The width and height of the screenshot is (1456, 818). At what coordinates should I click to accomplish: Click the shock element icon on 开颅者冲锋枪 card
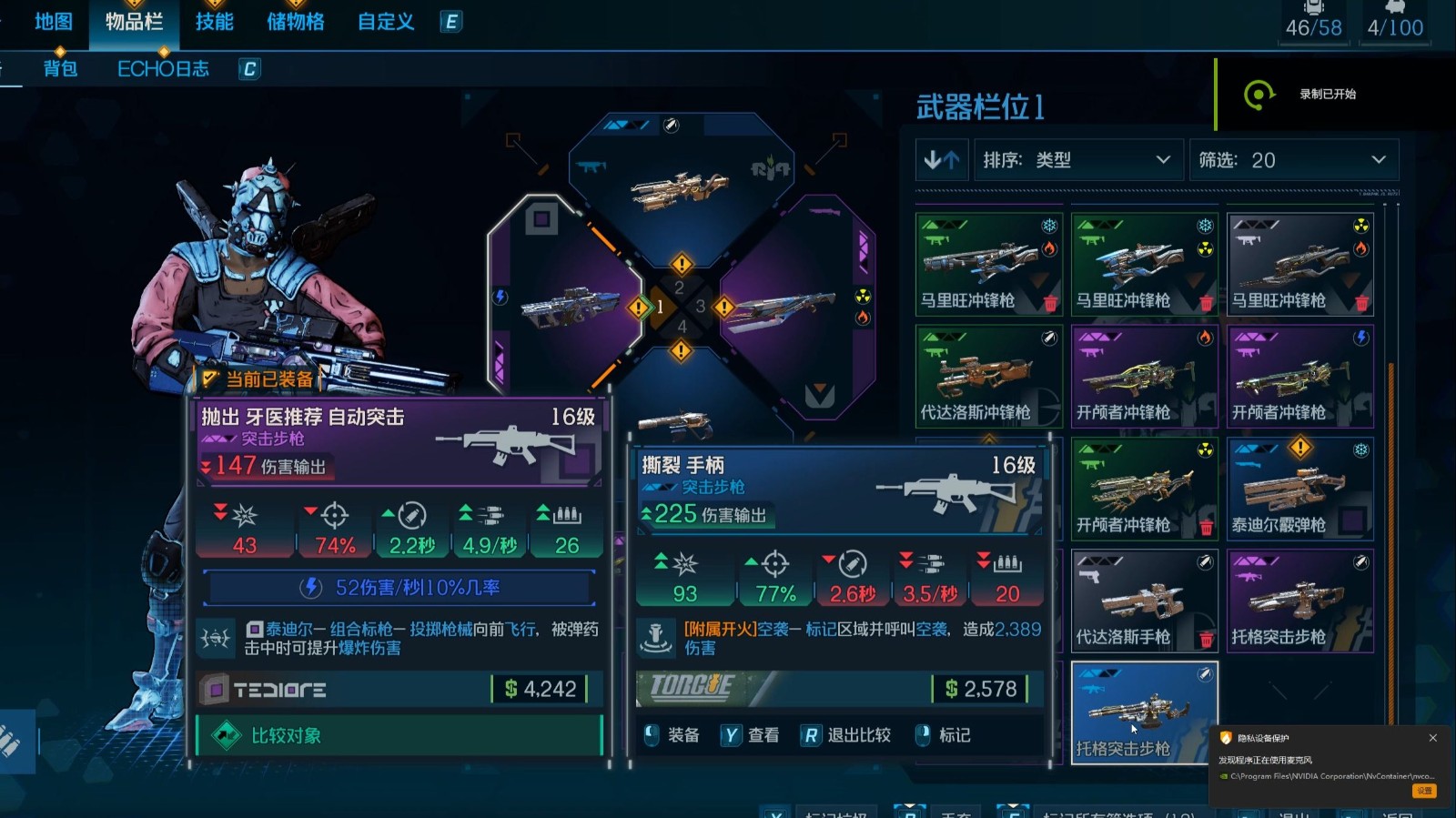[1361, 337]
